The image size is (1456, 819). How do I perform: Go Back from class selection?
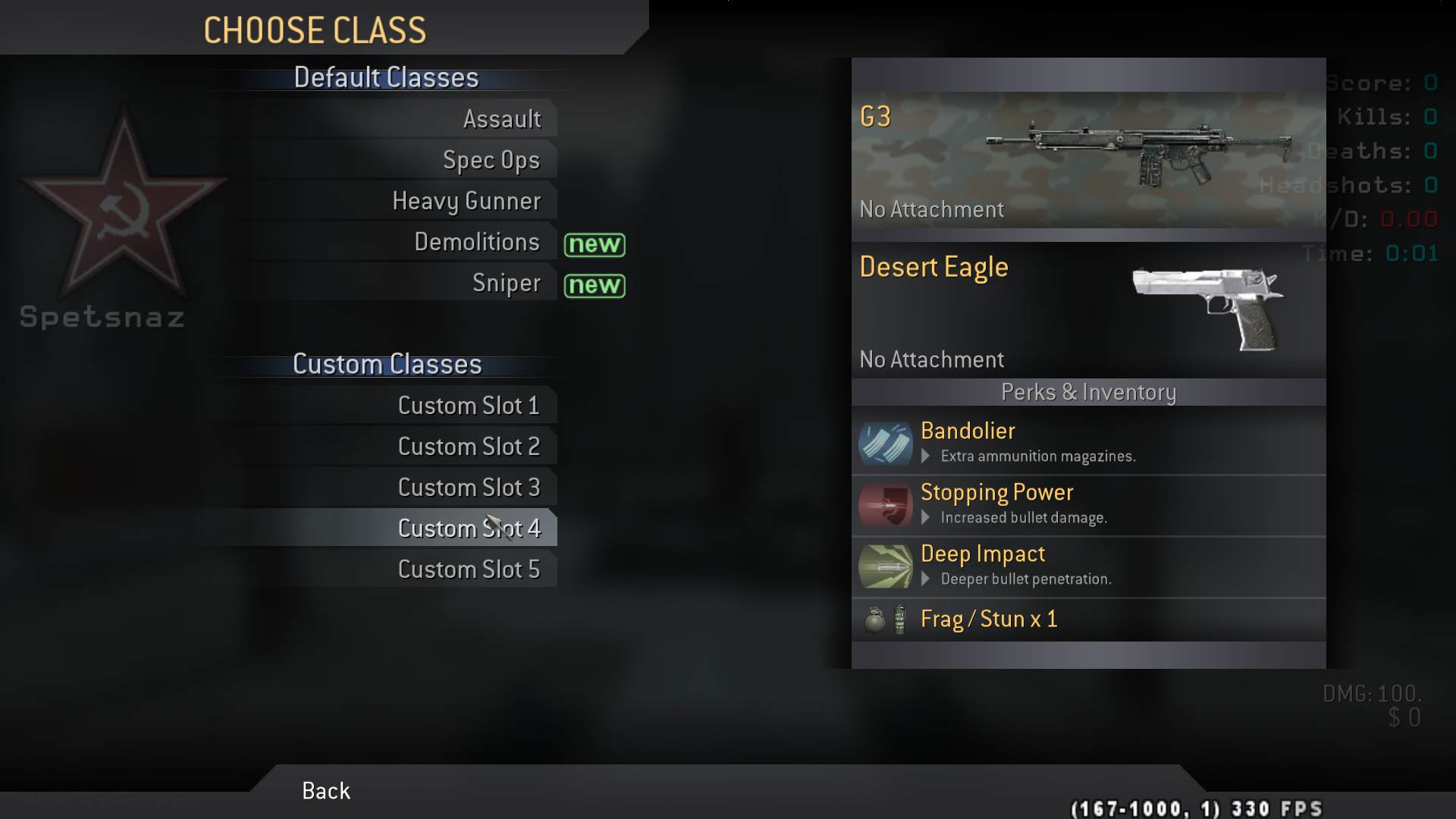click(326, 791)
